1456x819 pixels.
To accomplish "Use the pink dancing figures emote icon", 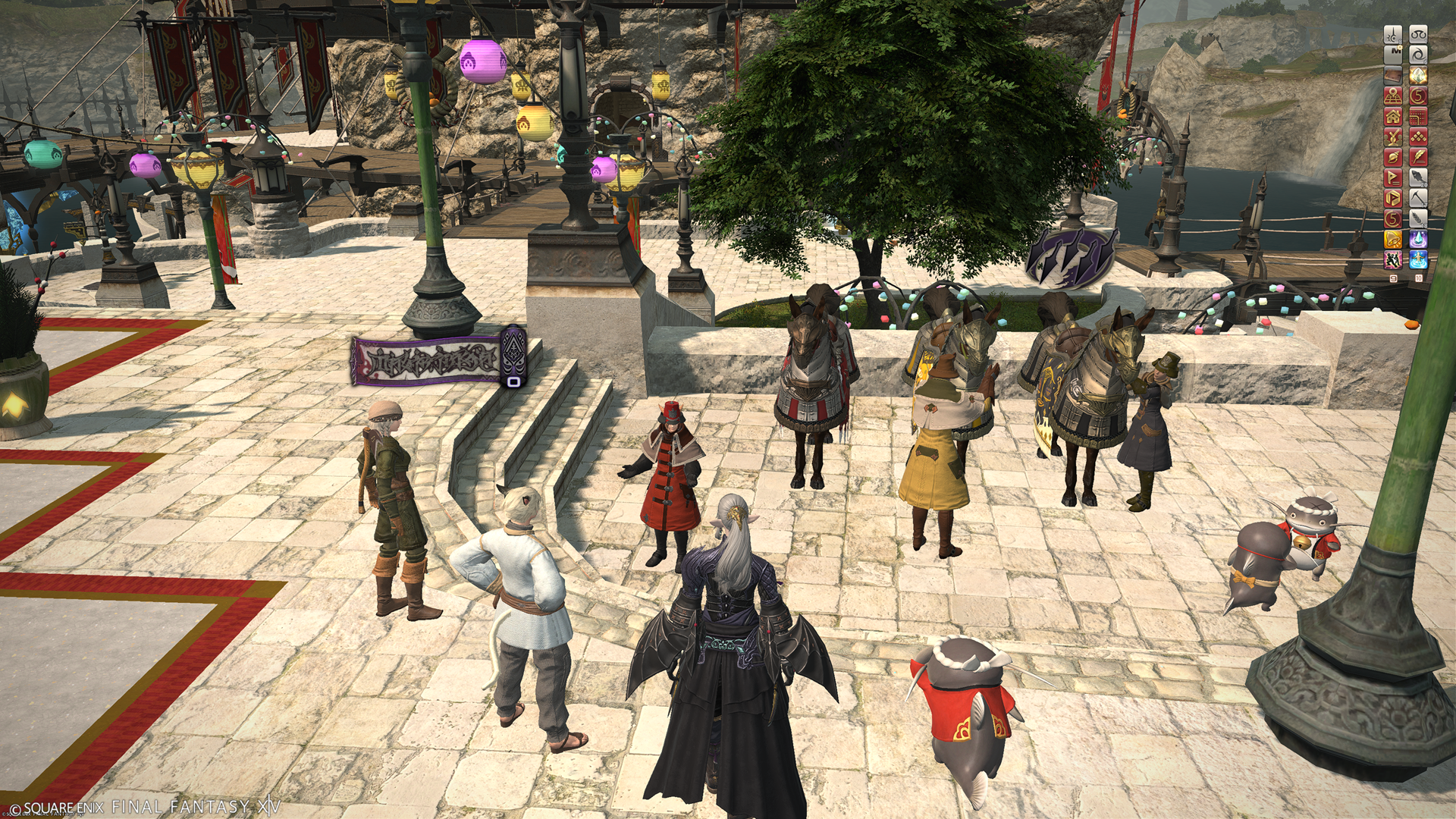I will [x=1393, y=260].
